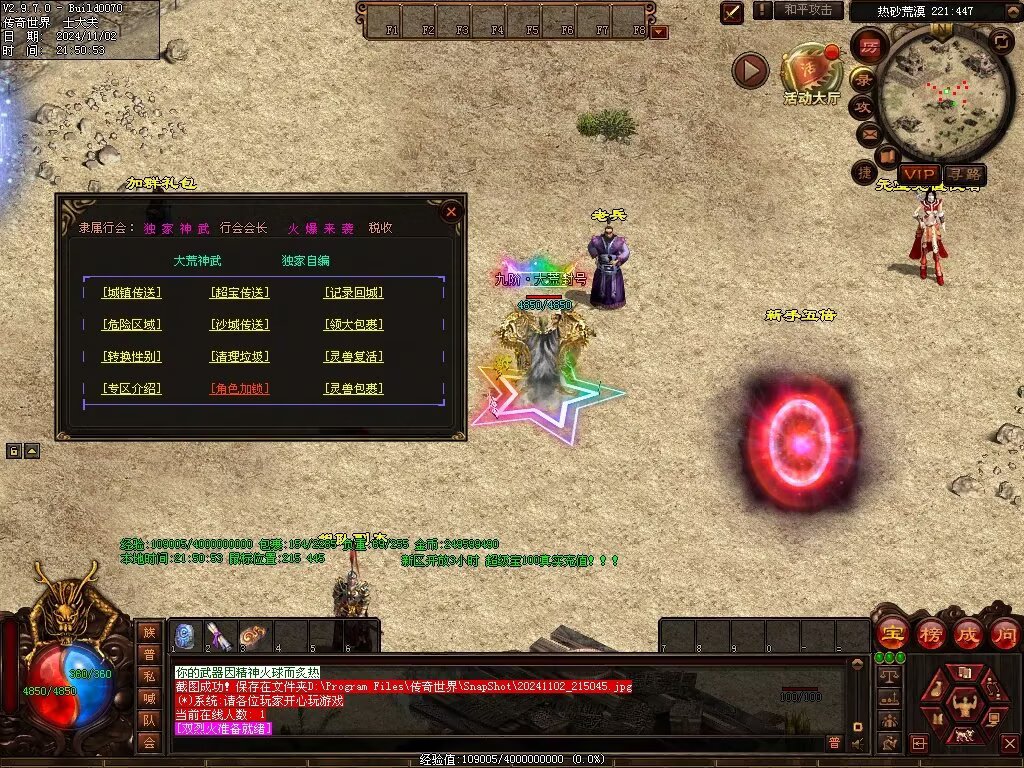Click the round play arrow button
The width and height of the screenshot is (1024, 768).
[750, 70]
